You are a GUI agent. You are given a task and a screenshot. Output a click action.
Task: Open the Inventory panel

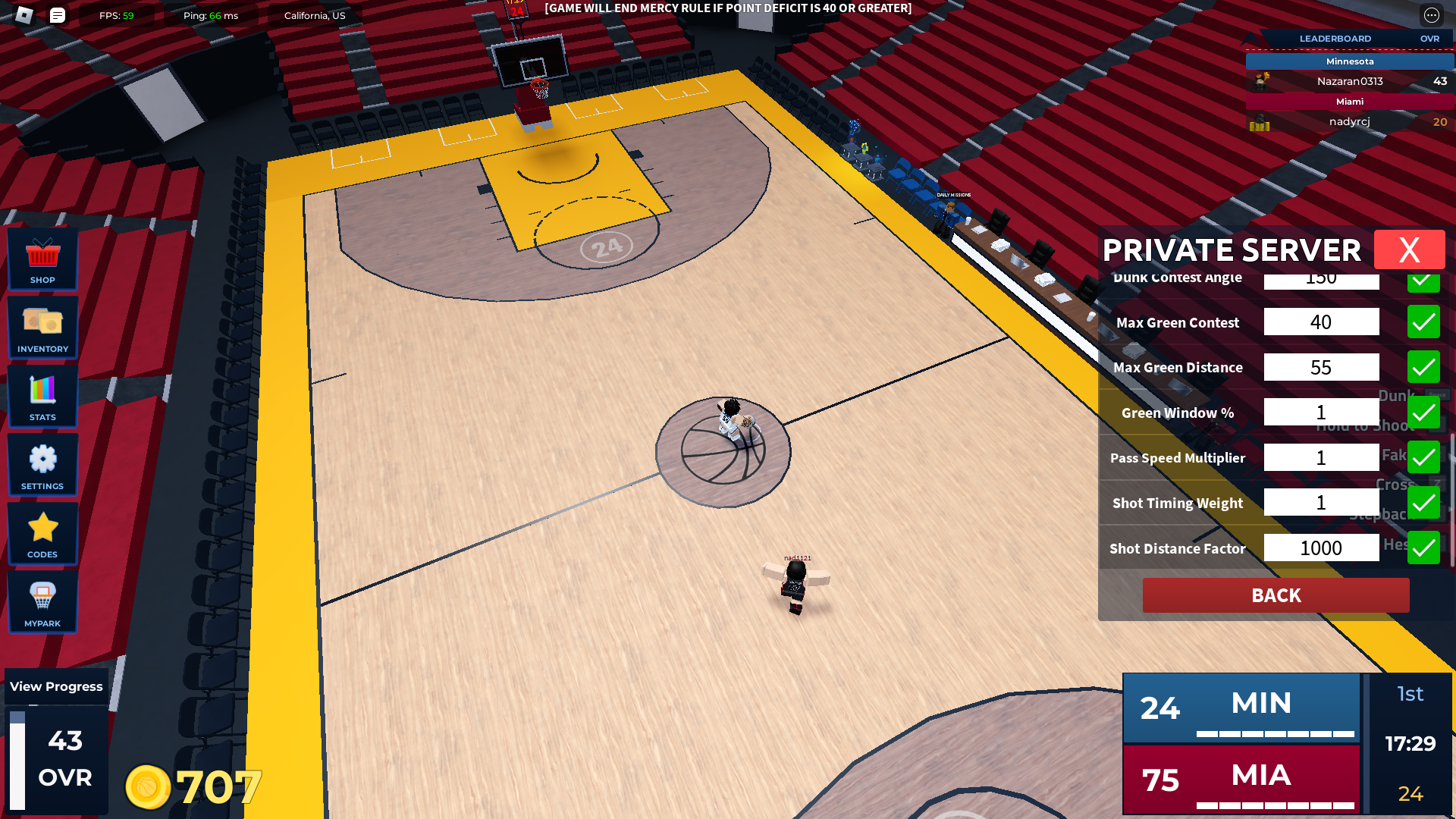42,328
